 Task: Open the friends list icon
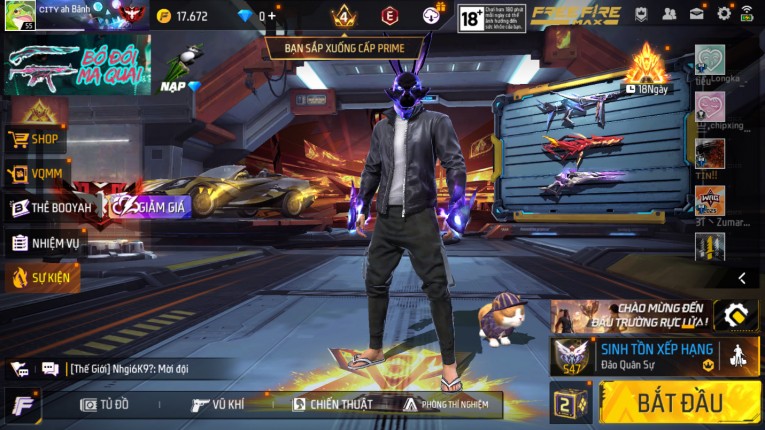pos(669,14)
